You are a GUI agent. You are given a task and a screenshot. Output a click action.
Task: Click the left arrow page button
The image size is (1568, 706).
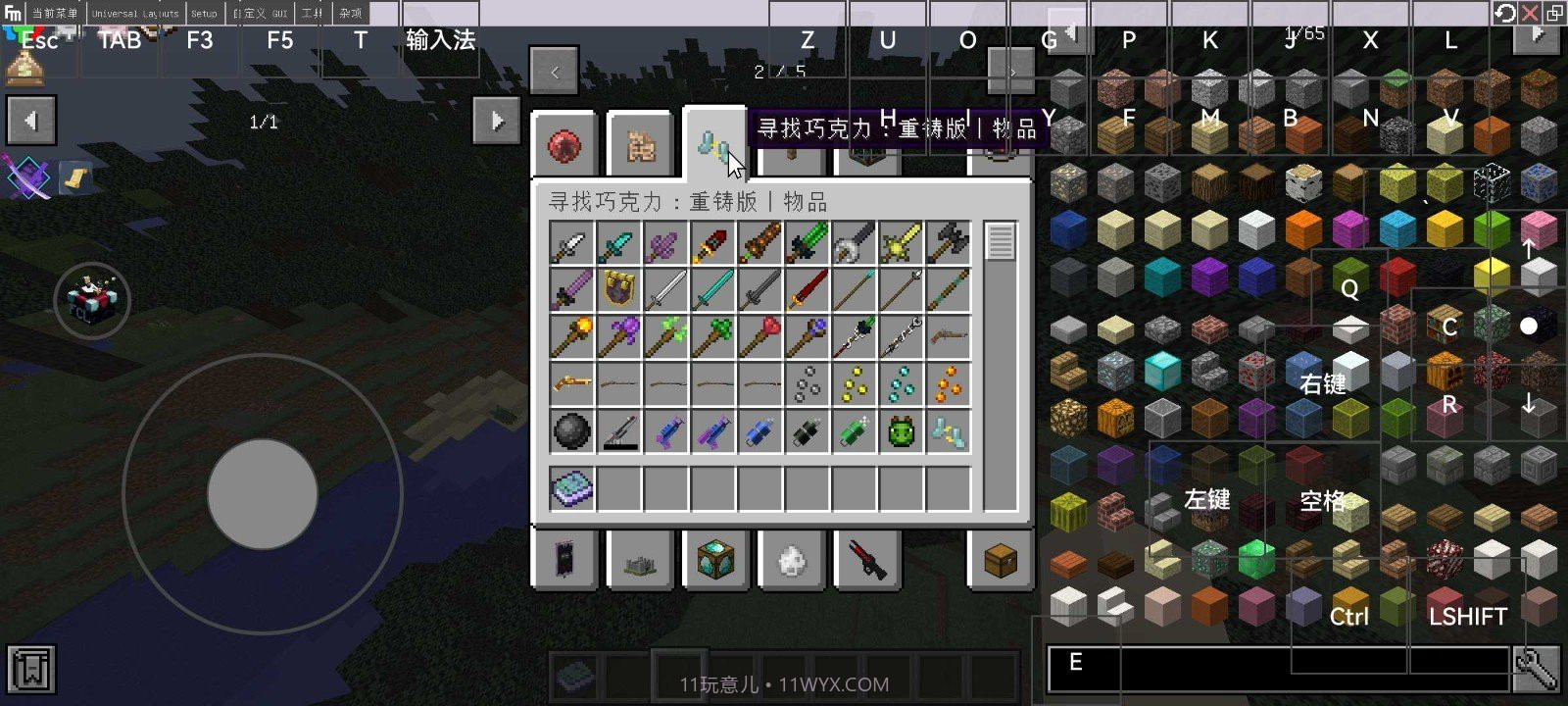pos(31,121)
